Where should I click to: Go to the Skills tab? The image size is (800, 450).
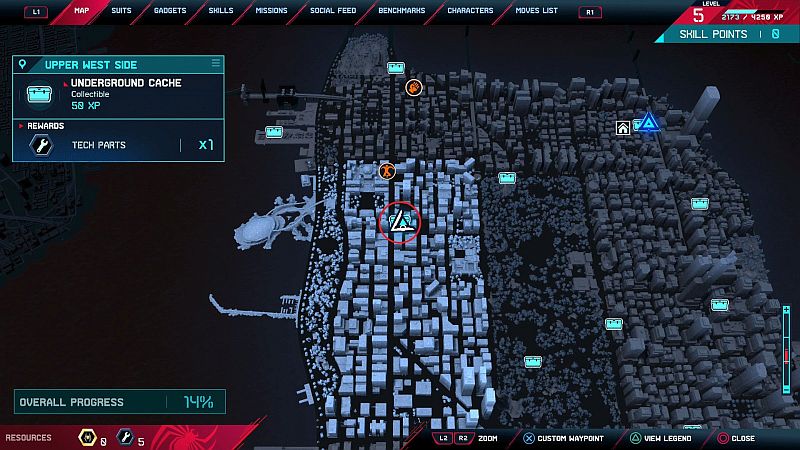pyautogui.click(x=221, y=11)
